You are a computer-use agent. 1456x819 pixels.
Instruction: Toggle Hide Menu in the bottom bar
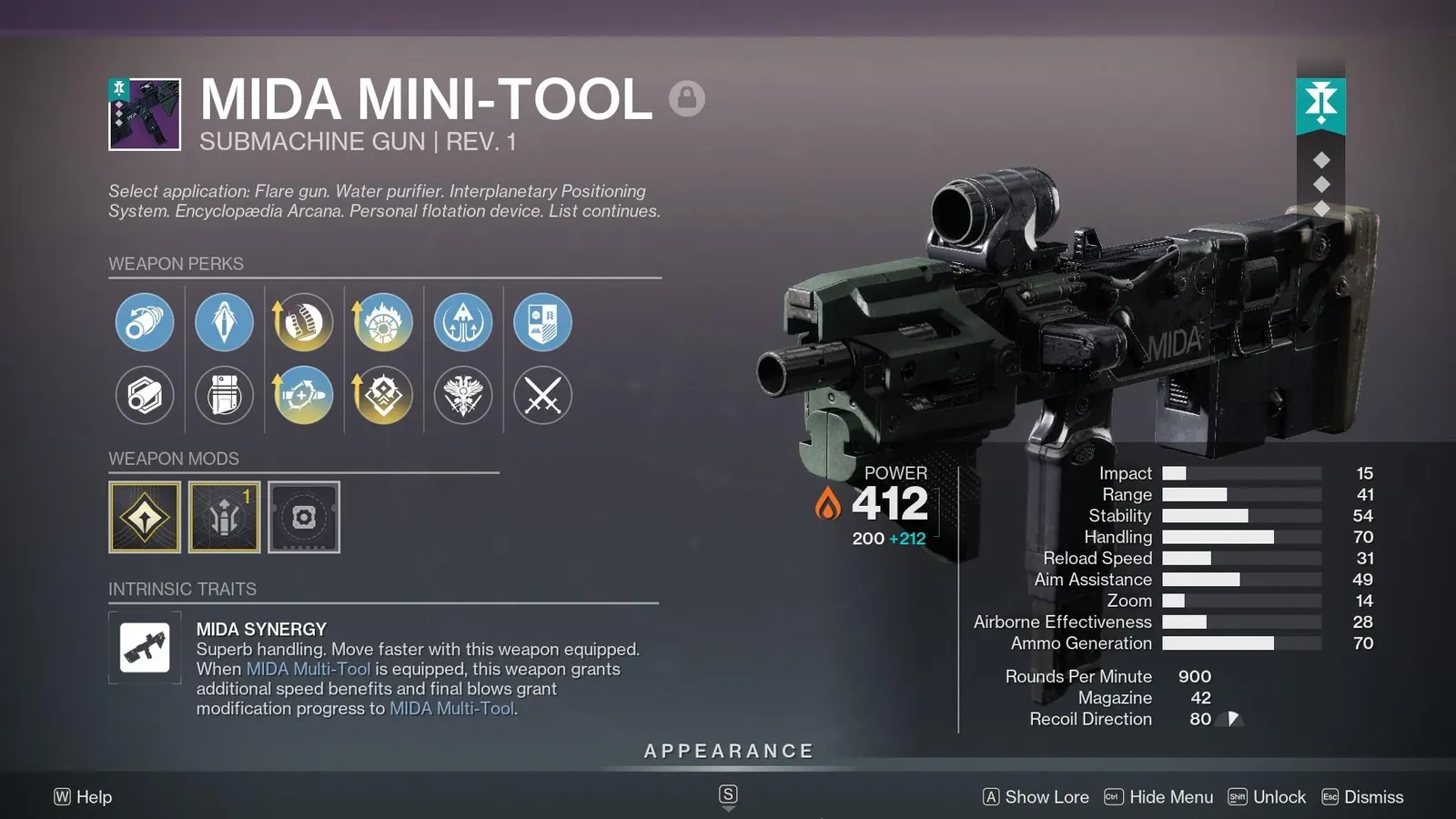1174,796
